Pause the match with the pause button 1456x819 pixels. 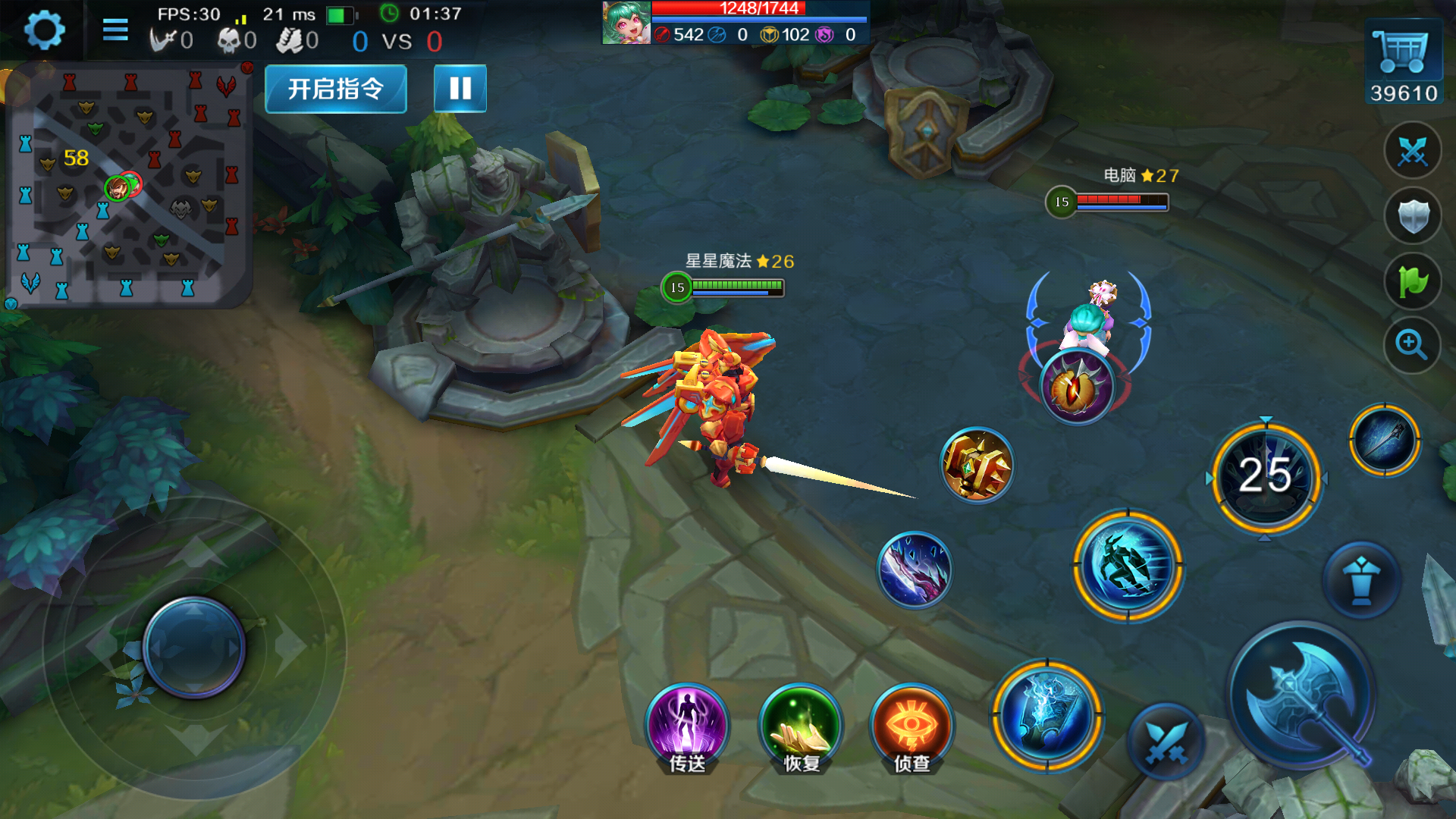(x=460, y=89)
